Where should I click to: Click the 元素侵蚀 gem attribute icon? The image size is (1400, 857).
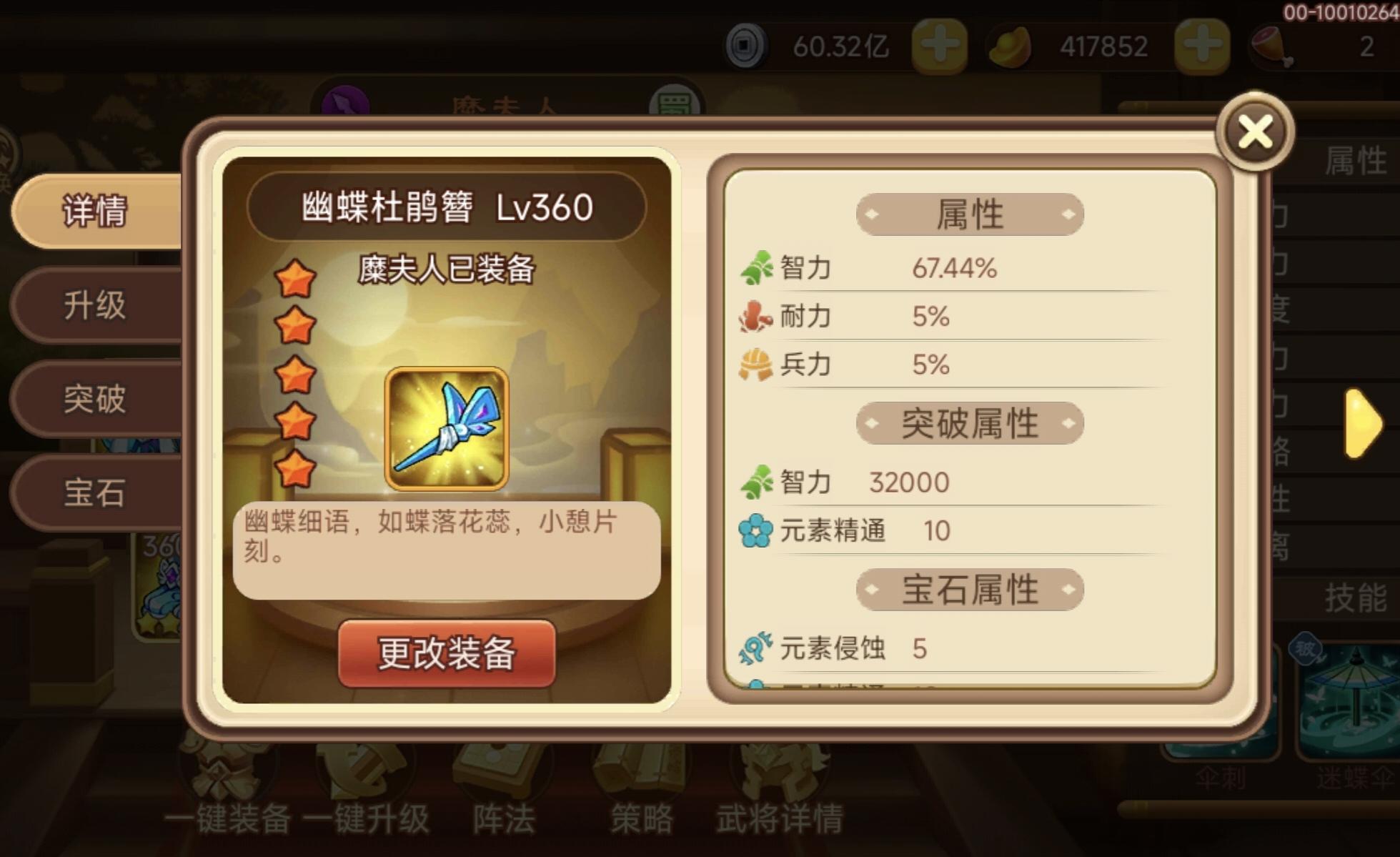pyautogui.click(x=756, y=648)
